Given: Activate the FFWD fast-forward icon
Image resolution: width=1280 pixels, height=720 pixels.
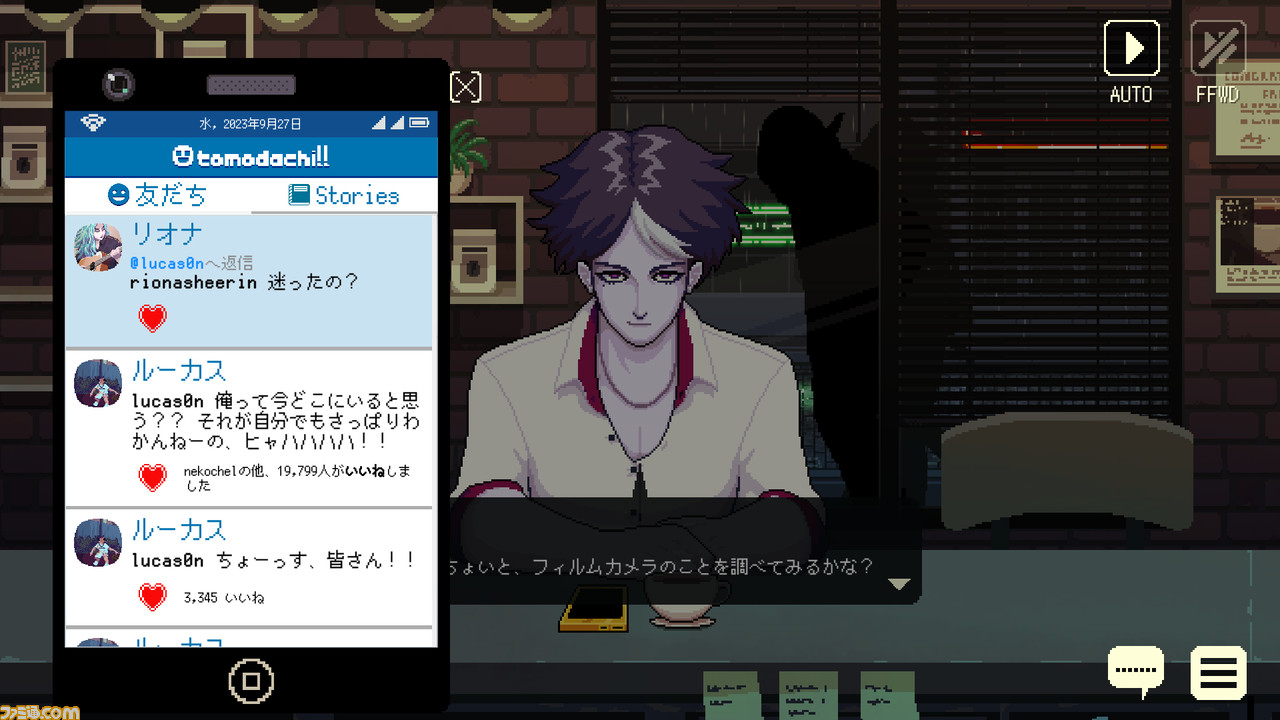Looking at the screenshot, I should point(1218,47).
